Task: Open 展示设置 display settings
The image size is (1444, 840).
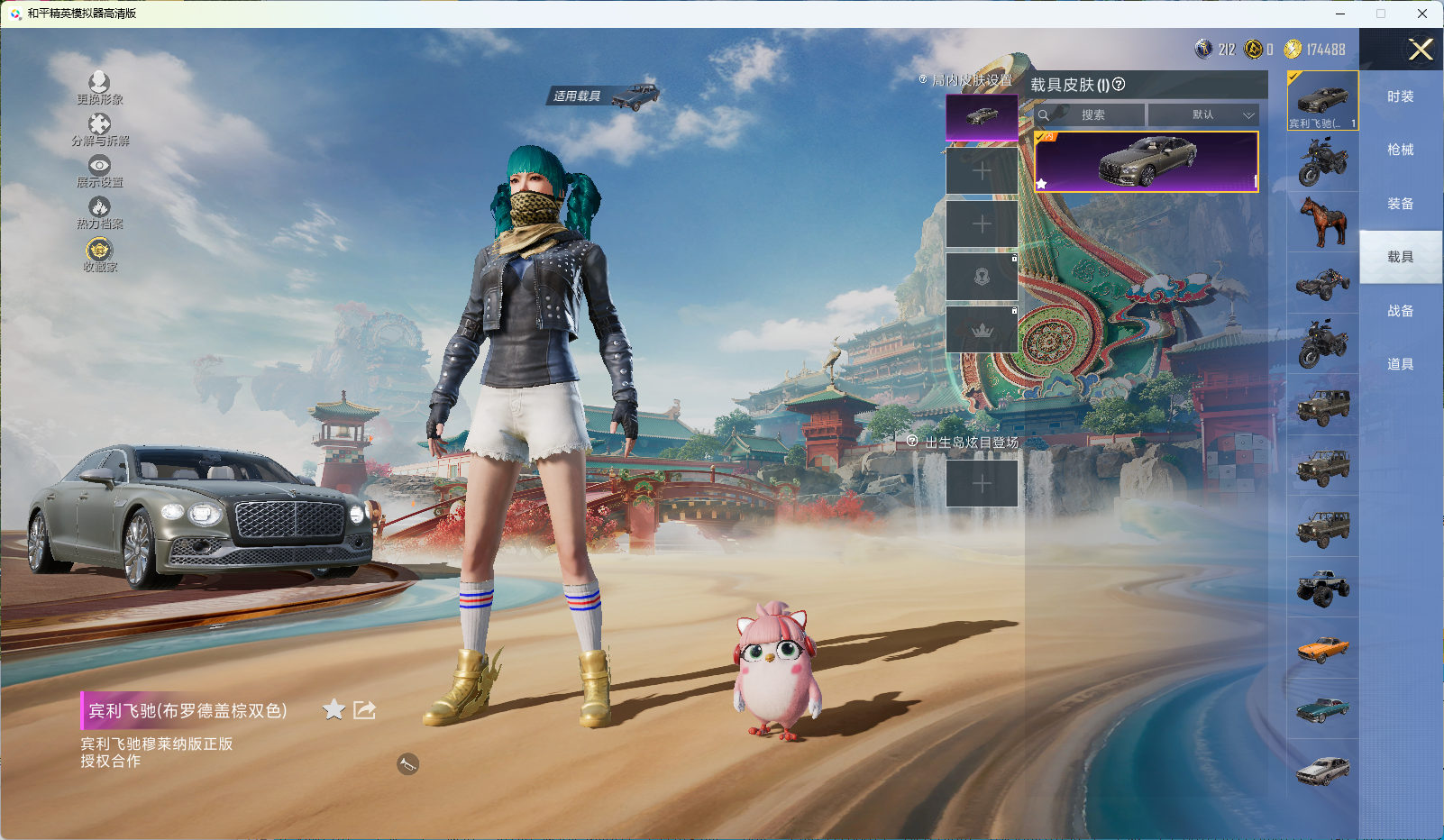Action: click(99, 171)
